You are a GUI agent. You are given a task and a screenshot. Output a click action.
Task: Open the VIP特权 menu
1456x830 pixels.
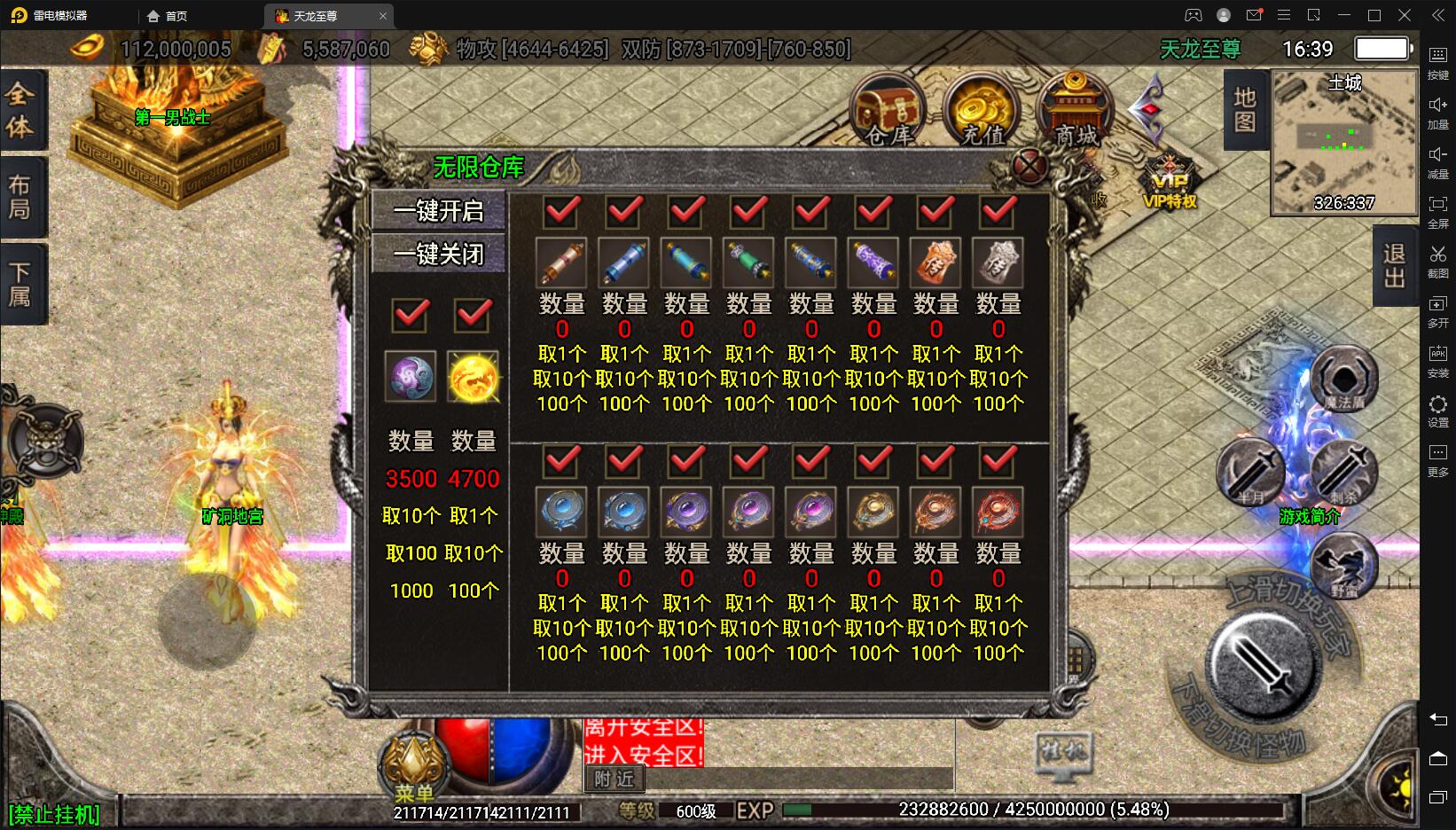[1170, 184]
